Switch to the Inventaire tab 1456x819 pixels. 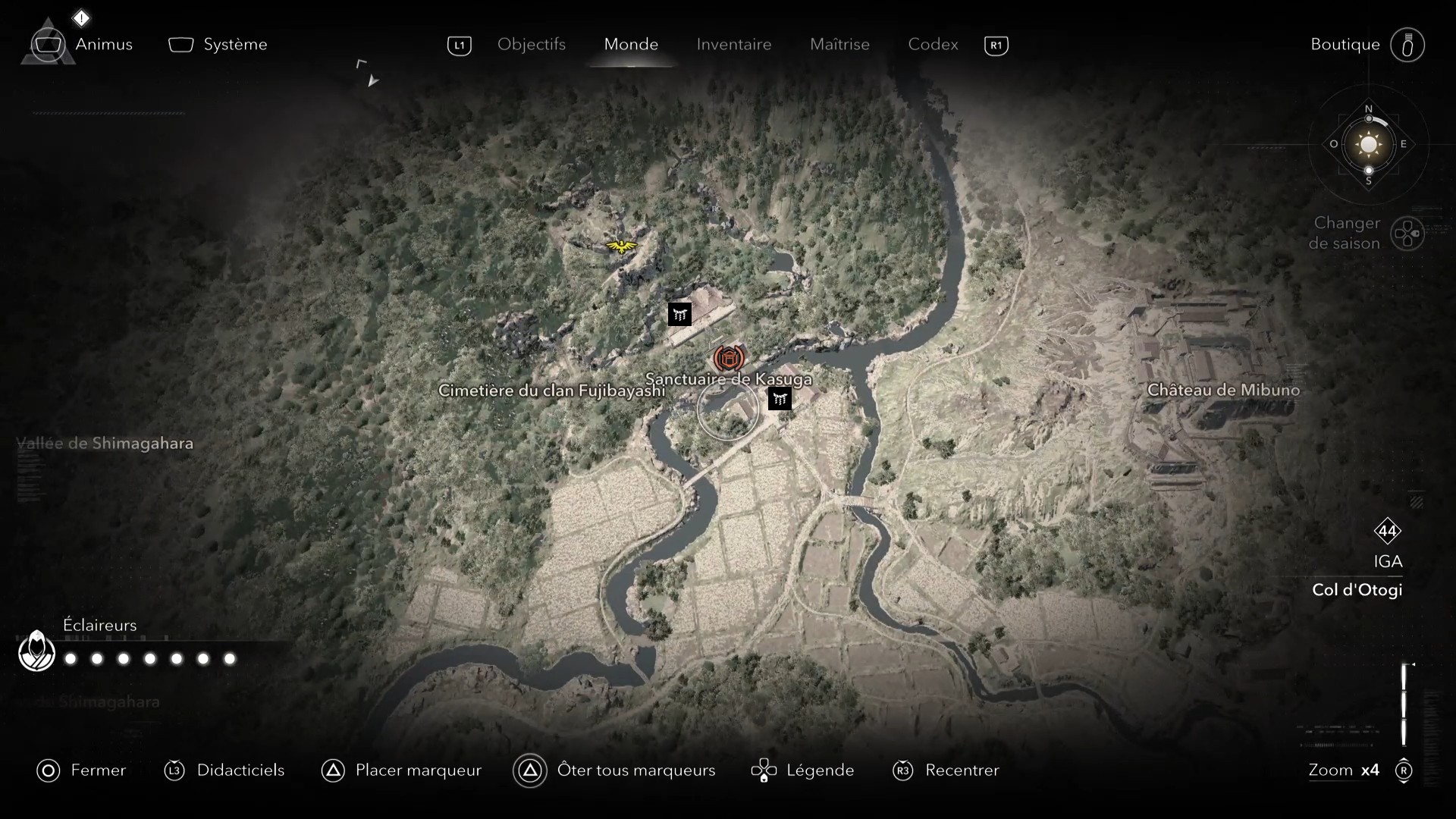pyautogui.click(x=733, y=45)
